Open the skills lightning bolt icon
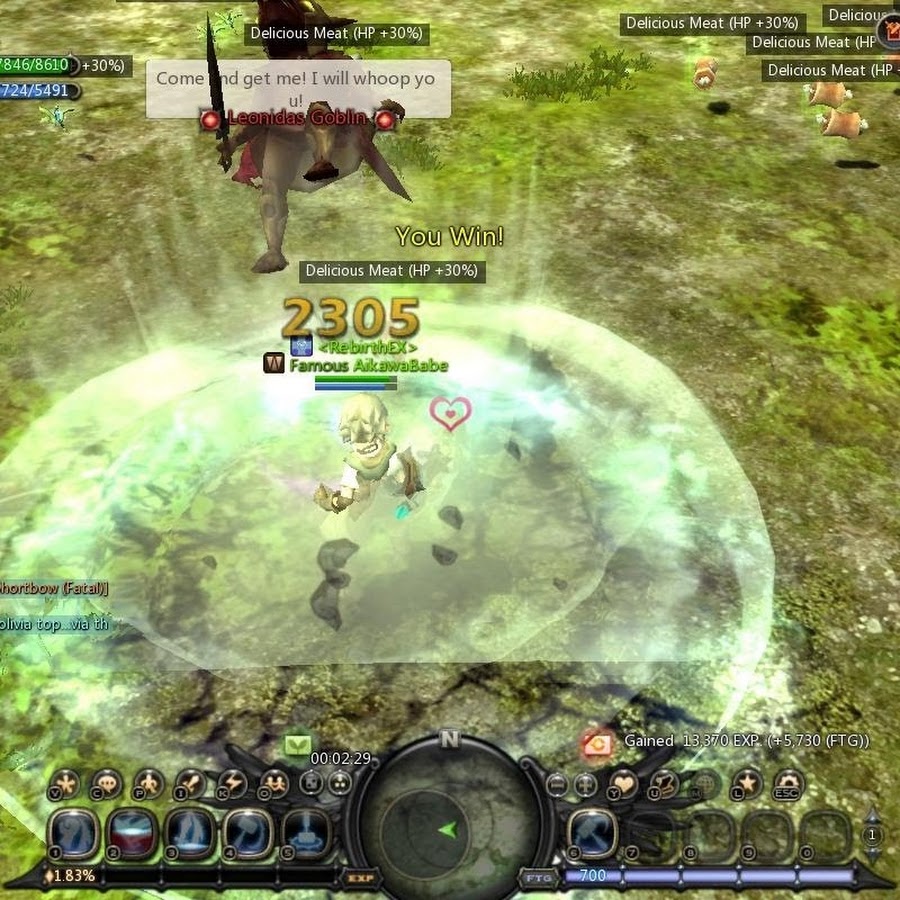The height and width of the screenshot is (900, 900). (x=232, y=784)
